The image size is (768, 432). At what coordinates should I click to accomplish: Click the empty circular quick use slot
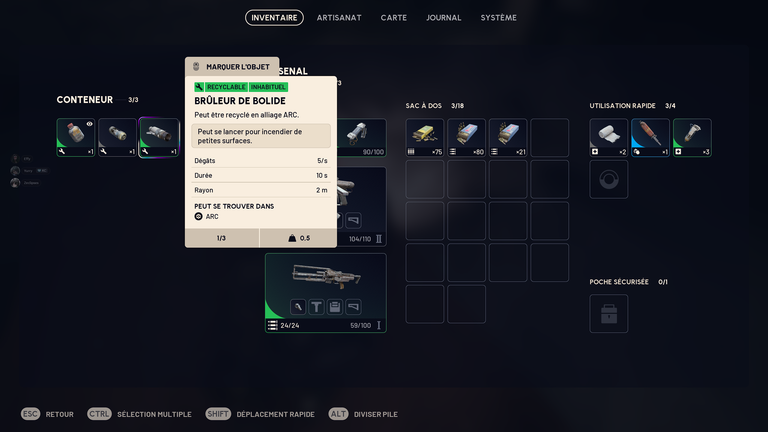609,179
